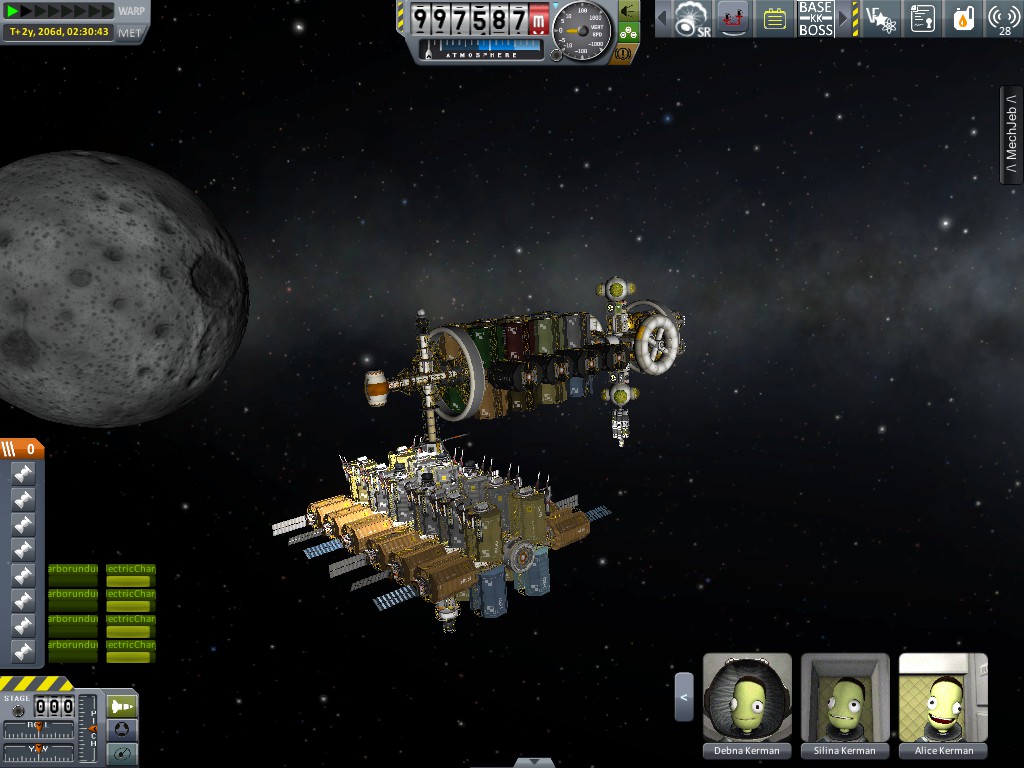This screenshot has width=1024, height=768.
Task: Open the BASE BOSS toolbar button
Action: 815,18
